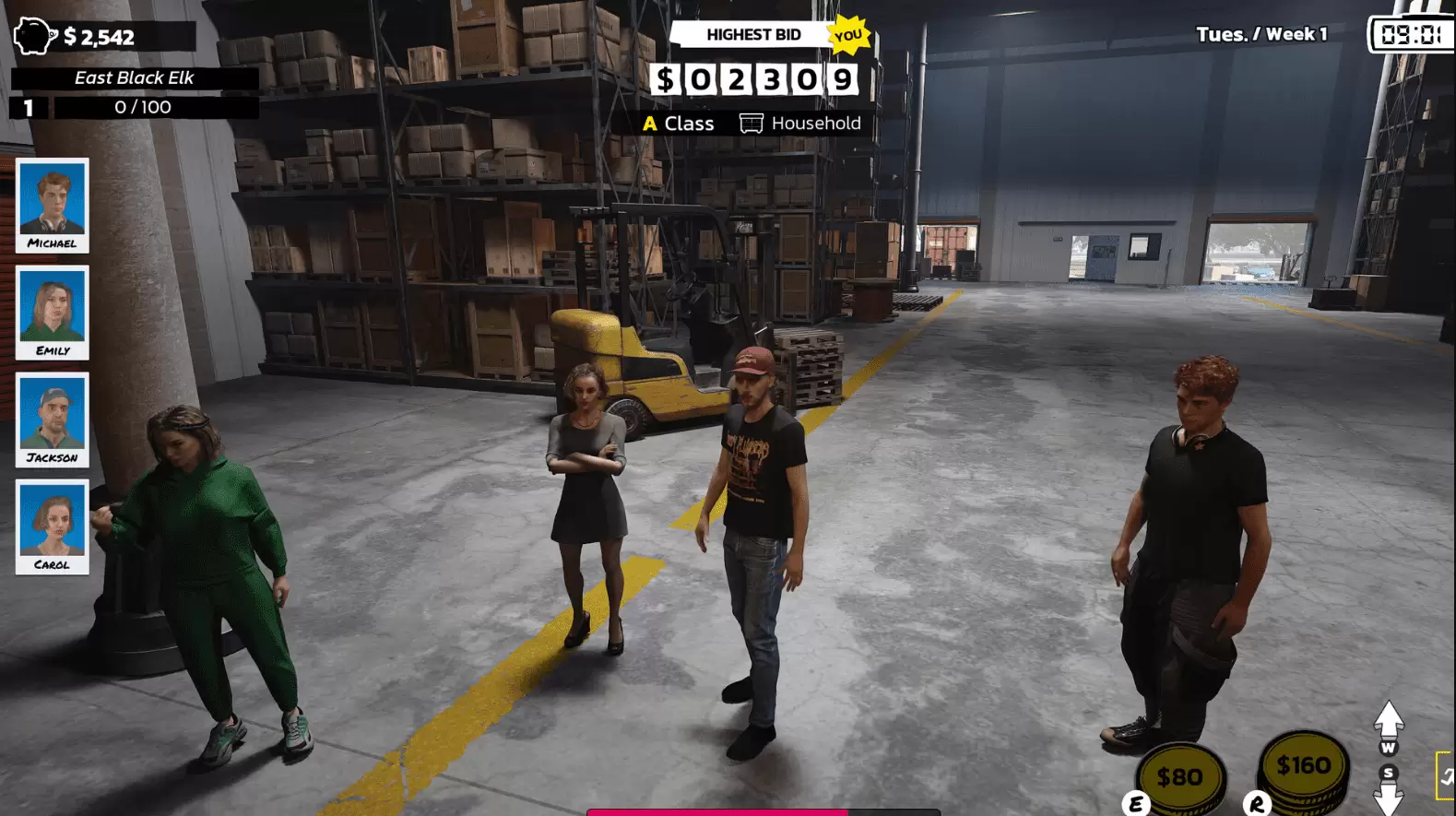This screenshot has width=1456, height=816.
Task: Place a bid with the $160 coin
Action: [1302, 763]
